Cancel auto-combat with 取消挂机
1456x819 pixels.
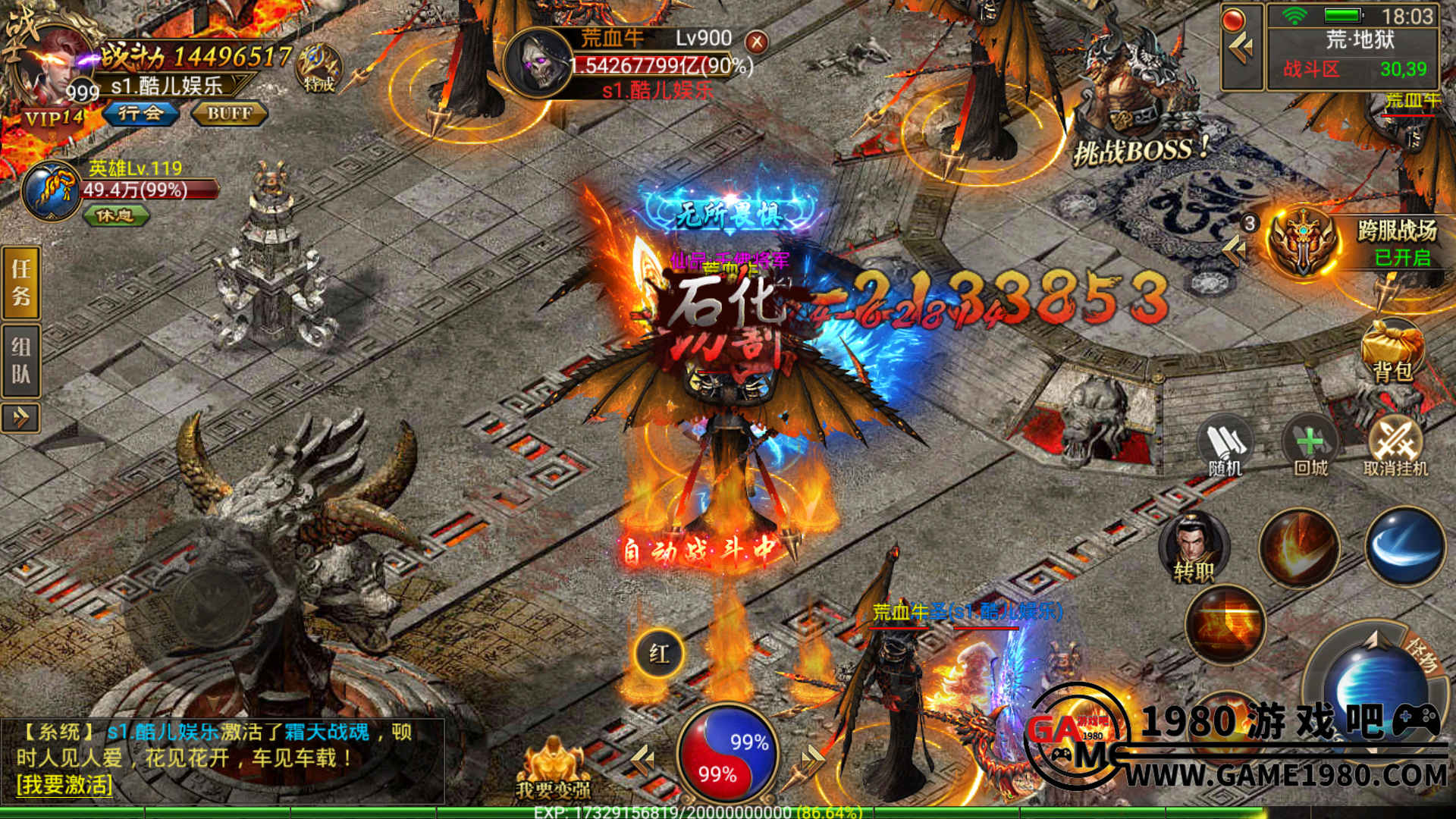click(1395, 447)
